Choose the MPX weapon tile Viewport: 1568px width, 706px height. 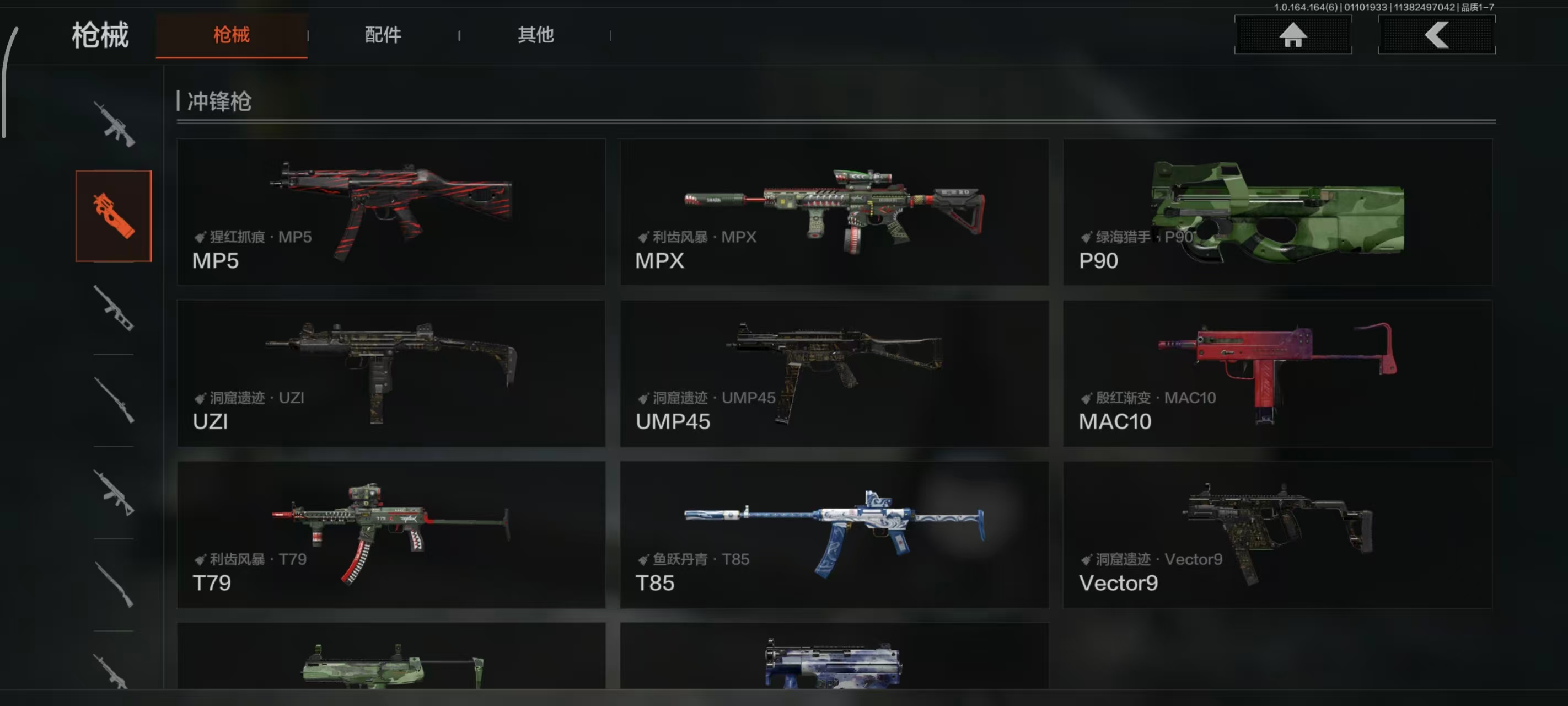pyautogui.click(x=834, y=212)
